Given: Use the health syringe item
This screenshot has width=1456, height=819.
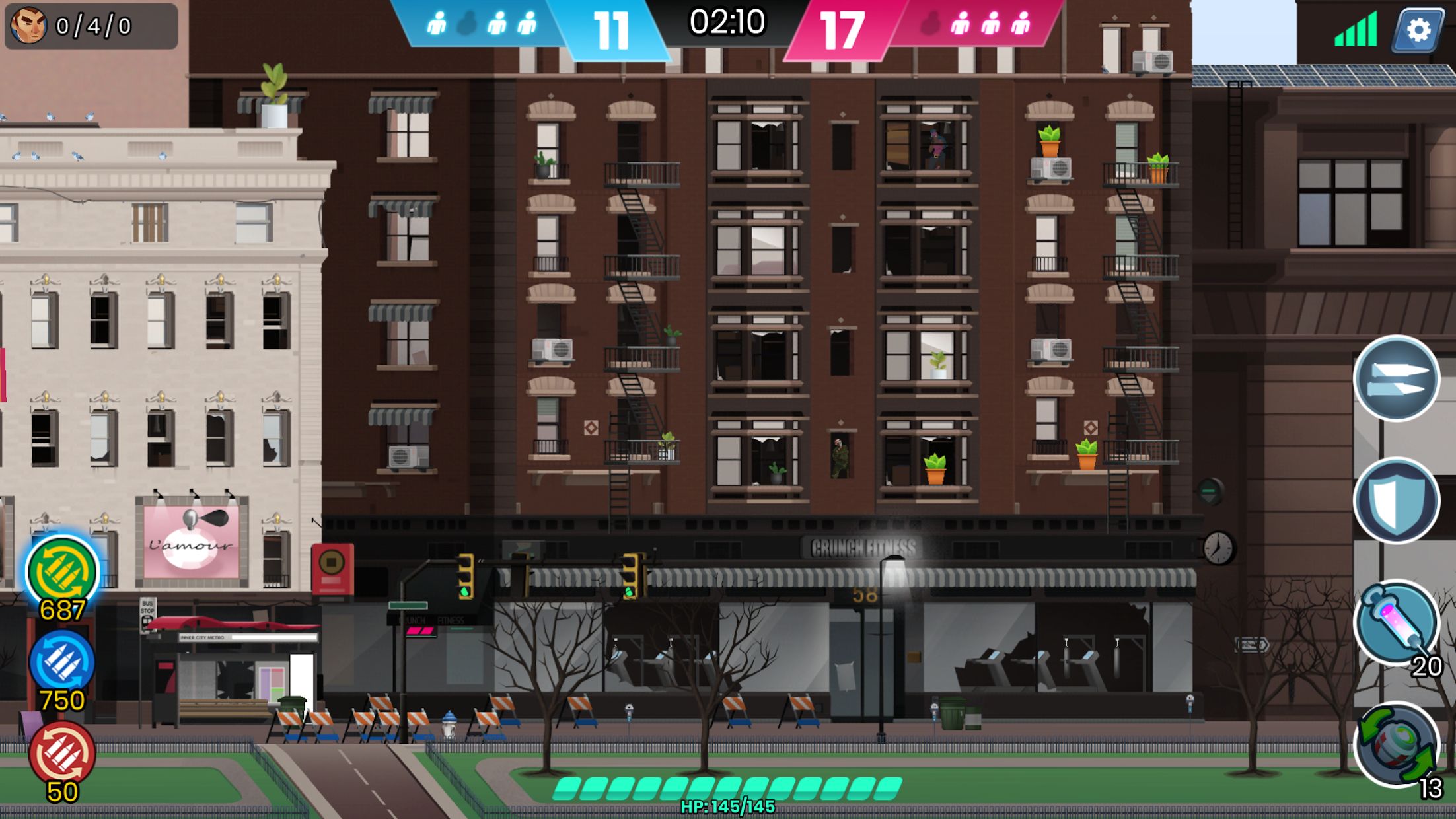Looking at the screenshot, I should pyautogui.click(x=1396, y=622).
